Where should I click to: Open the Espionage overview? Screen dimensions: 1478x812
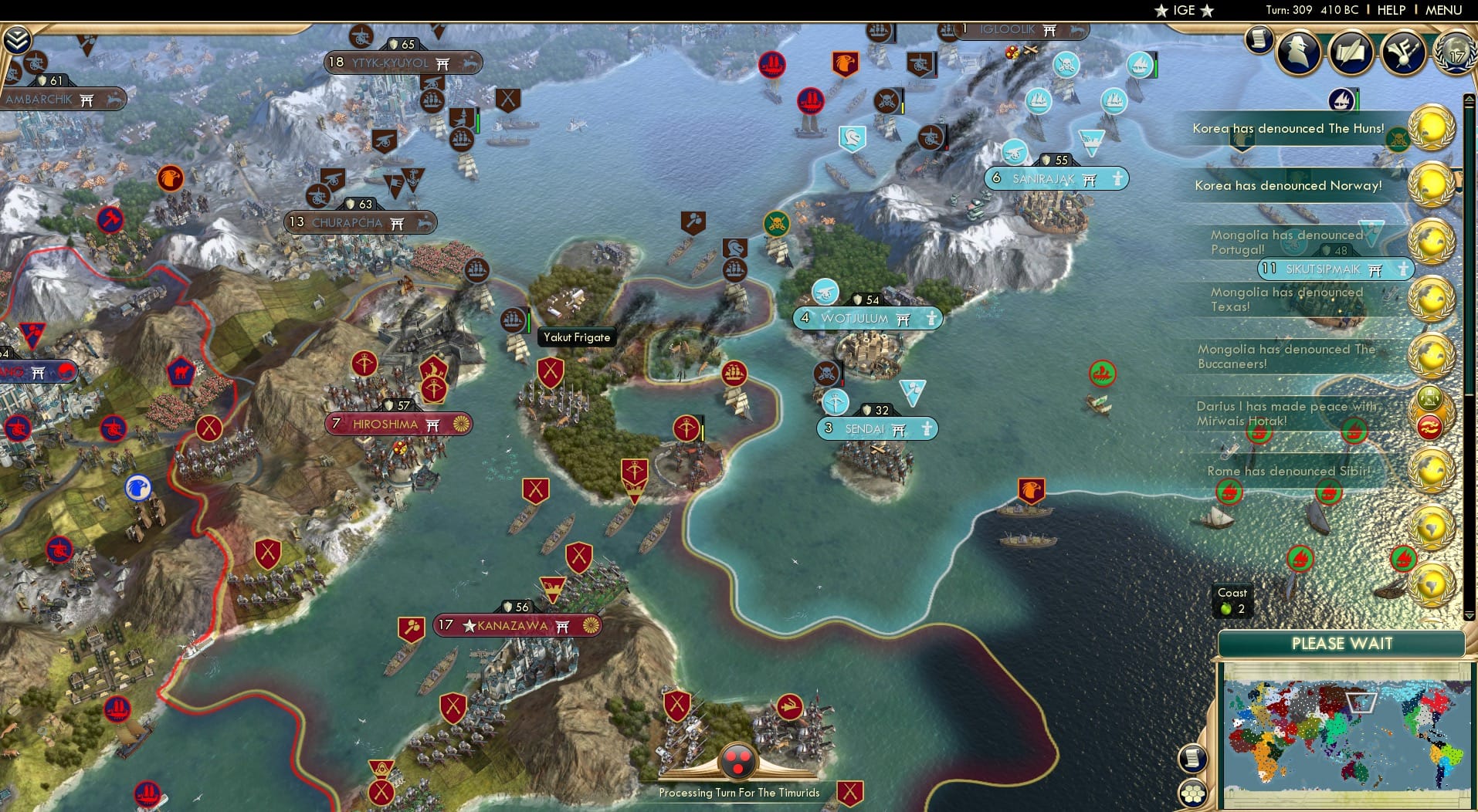pos(1298,52)
